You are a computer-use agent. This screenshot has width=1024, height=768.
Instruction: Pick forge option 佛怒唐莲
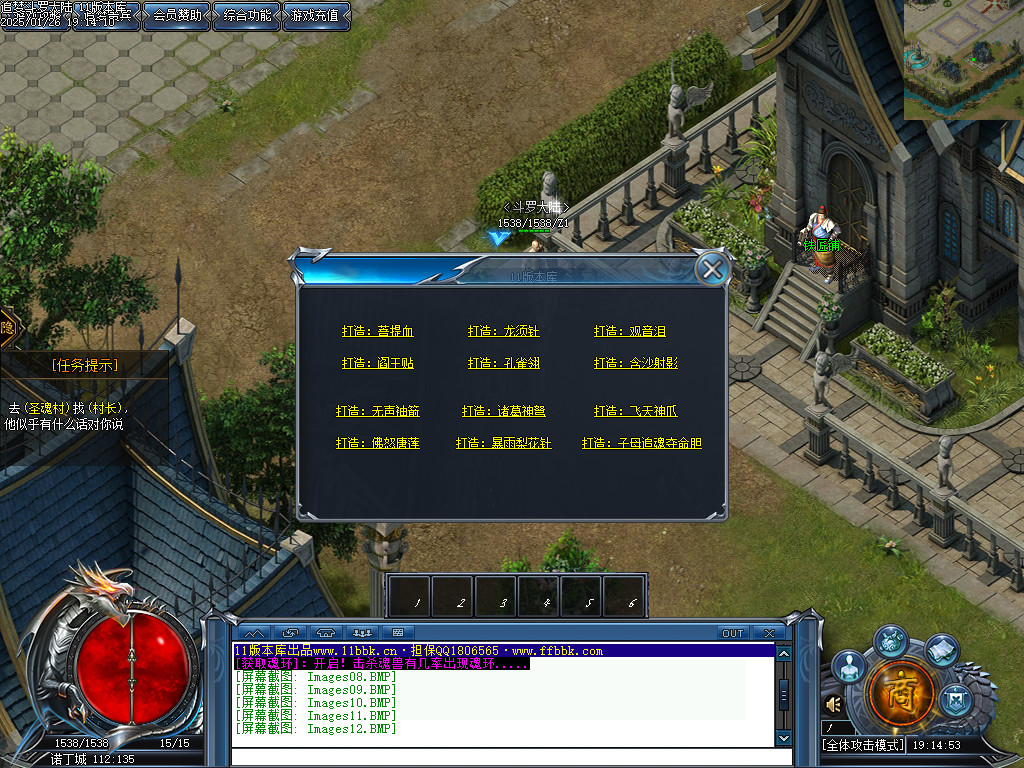[377, 443]
